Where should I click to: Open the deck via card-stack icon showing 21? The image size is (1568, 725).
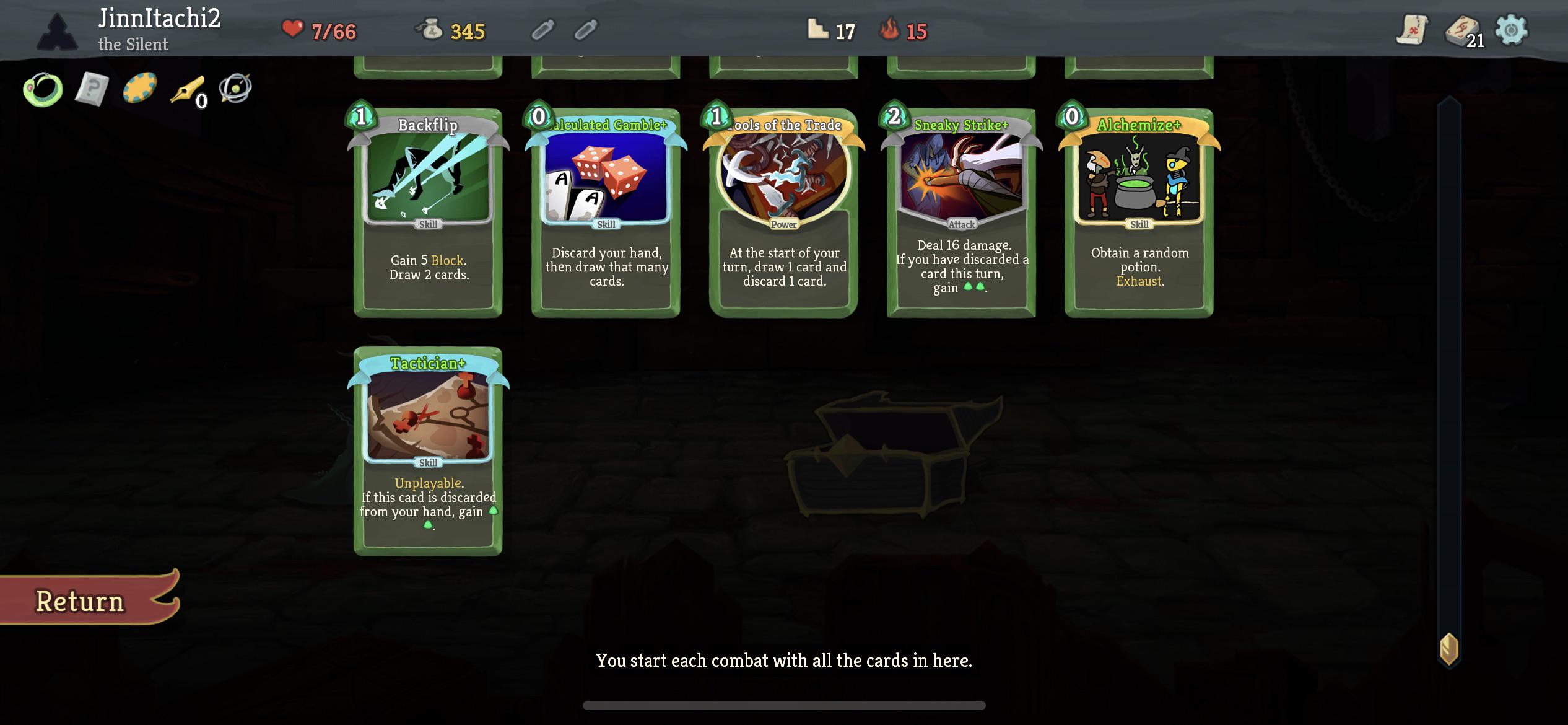pyautogui.click(x=1463, y=29)
